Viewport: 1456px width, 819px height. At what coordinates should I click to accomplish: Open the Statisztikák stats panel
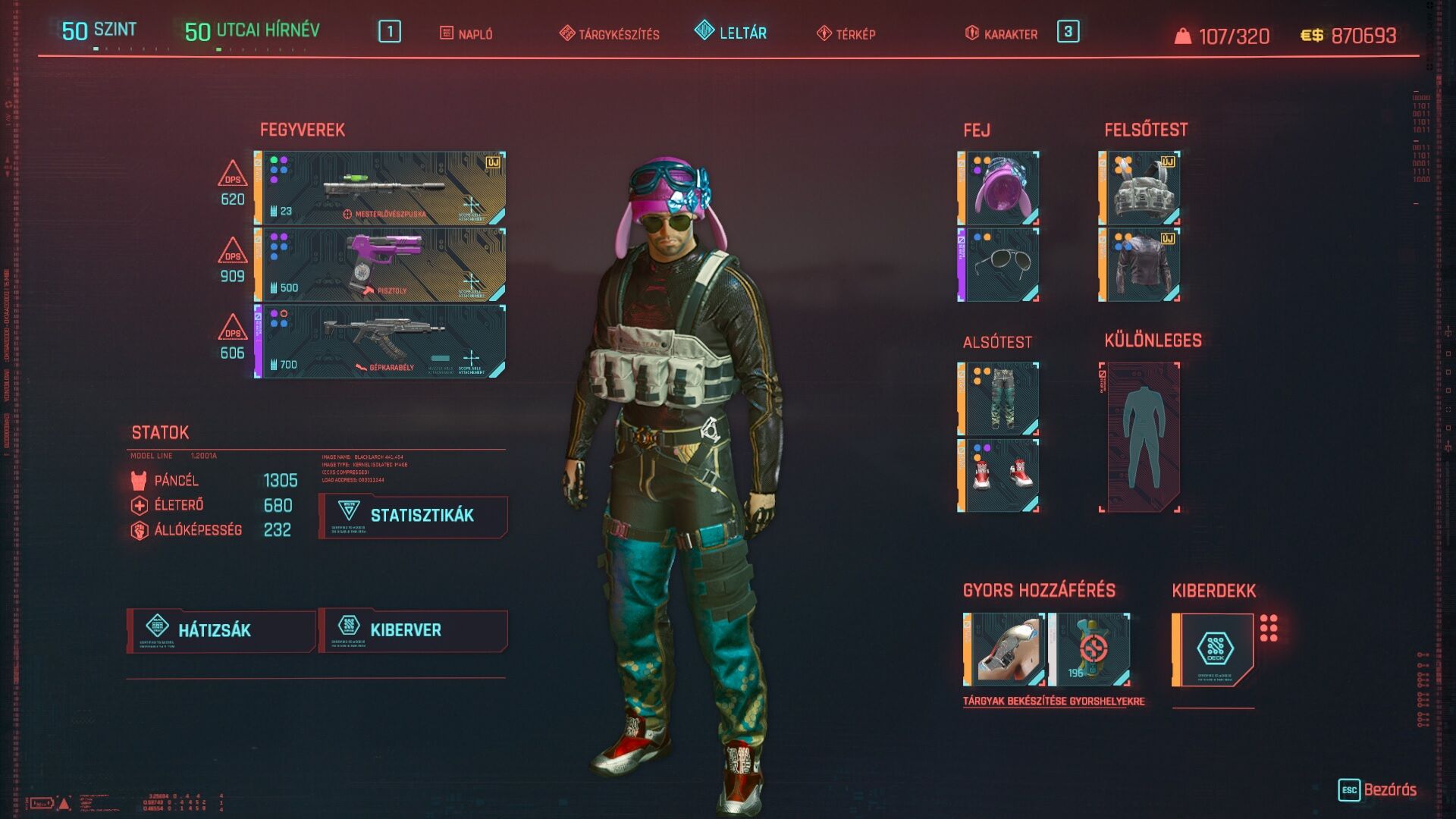413,516
